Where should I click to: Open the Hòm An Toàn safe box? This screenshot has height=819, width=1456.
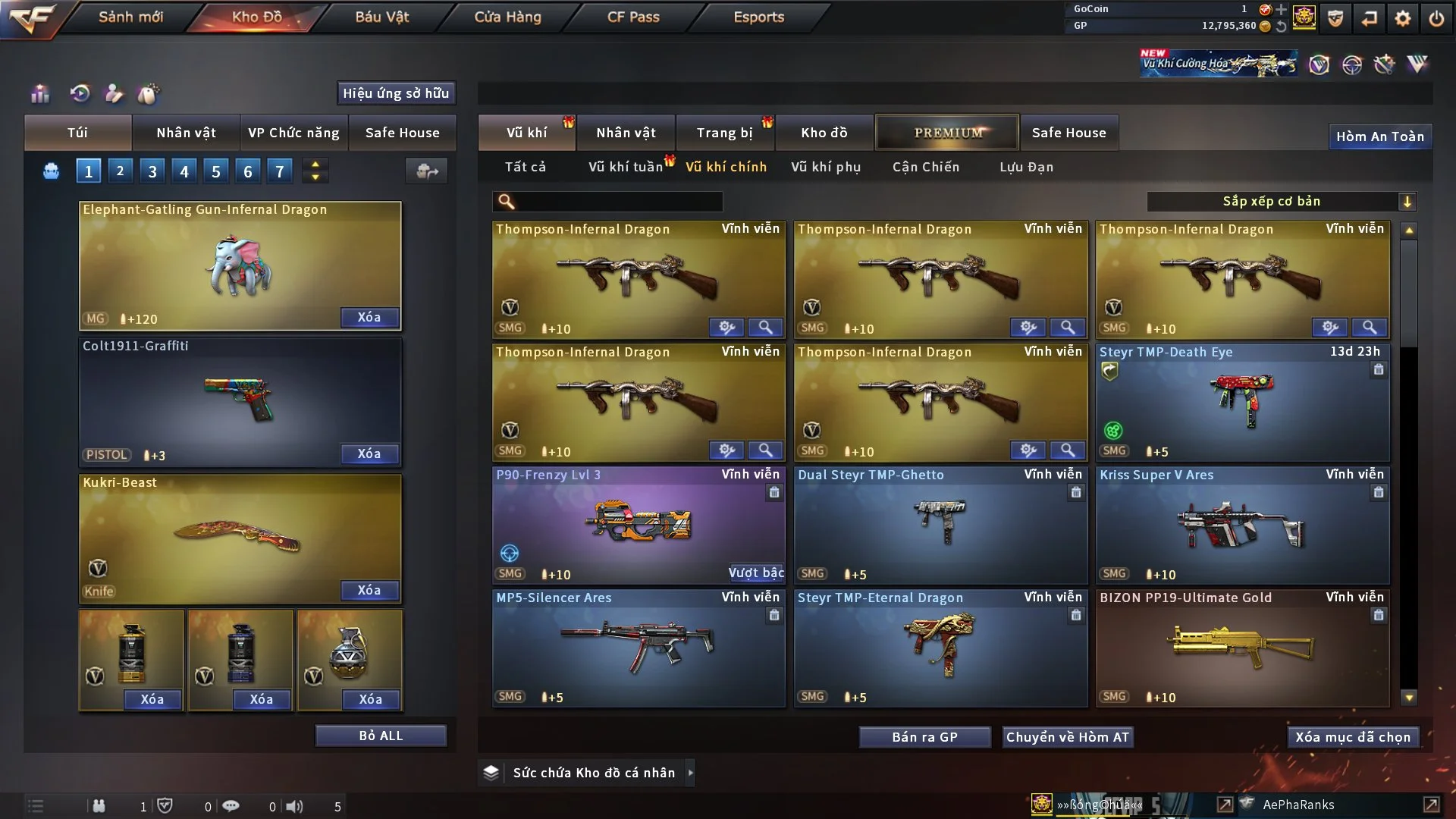(1379, 136)
